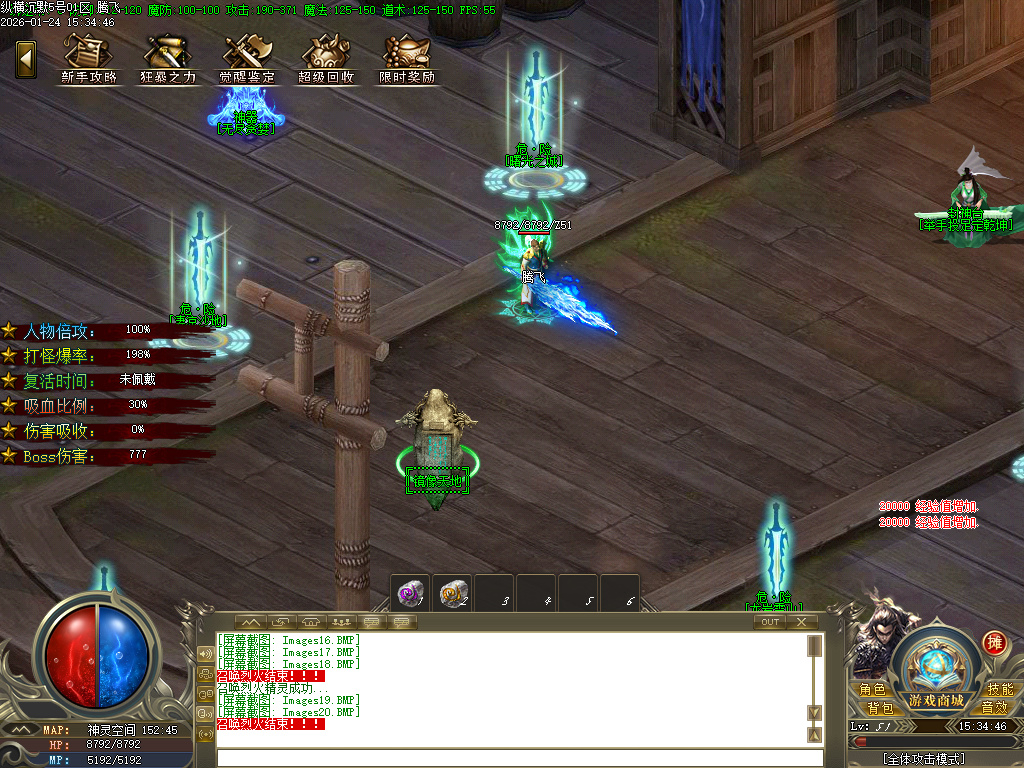Click the chat text input field

(518, 757)
